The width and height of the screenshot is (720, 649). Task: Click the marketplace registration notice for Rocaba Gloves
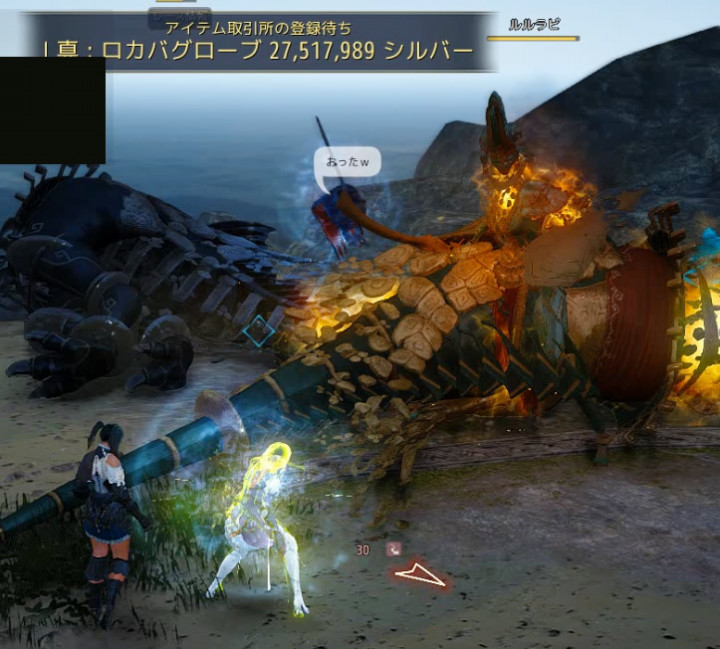tap(258, 42)
